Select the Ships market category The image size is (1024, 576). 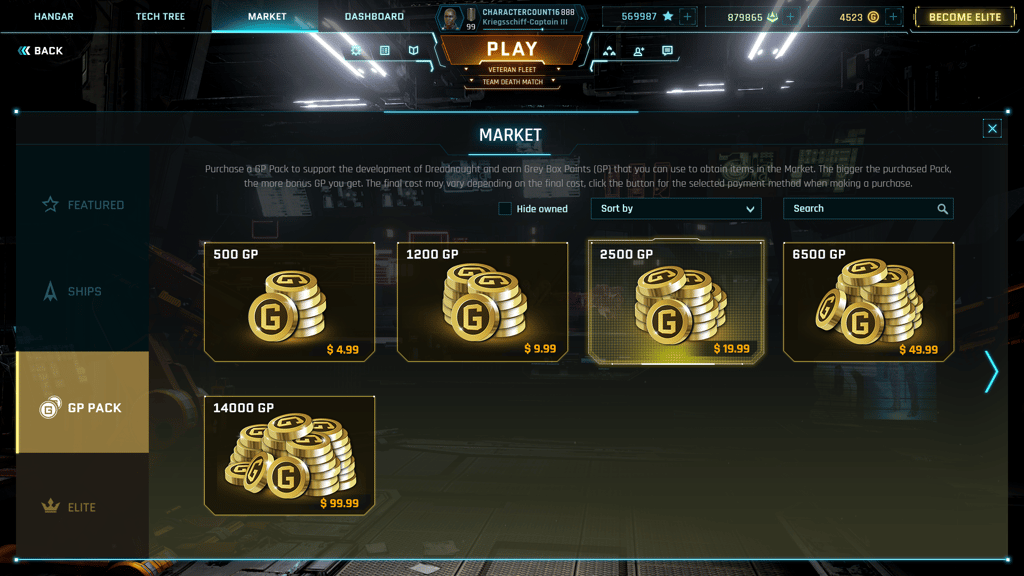[83, 292]
